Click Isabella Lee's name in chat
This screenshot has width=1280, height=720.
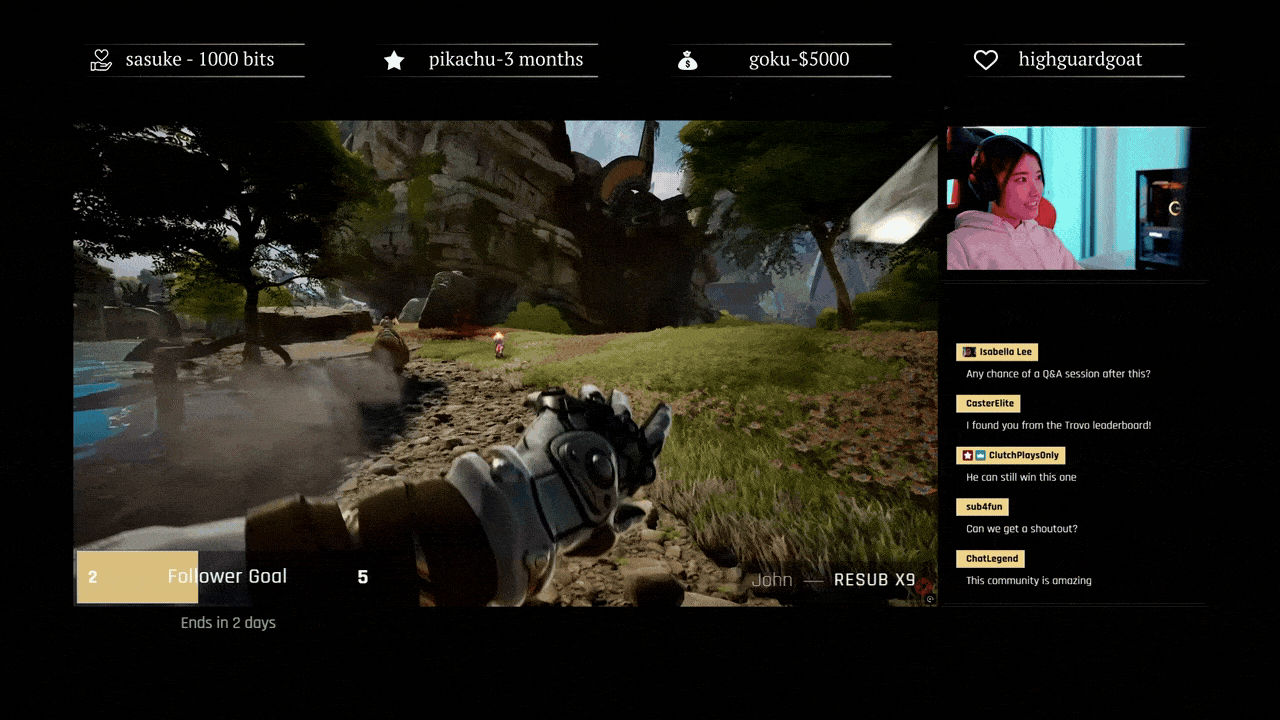tap(1005, 352)
